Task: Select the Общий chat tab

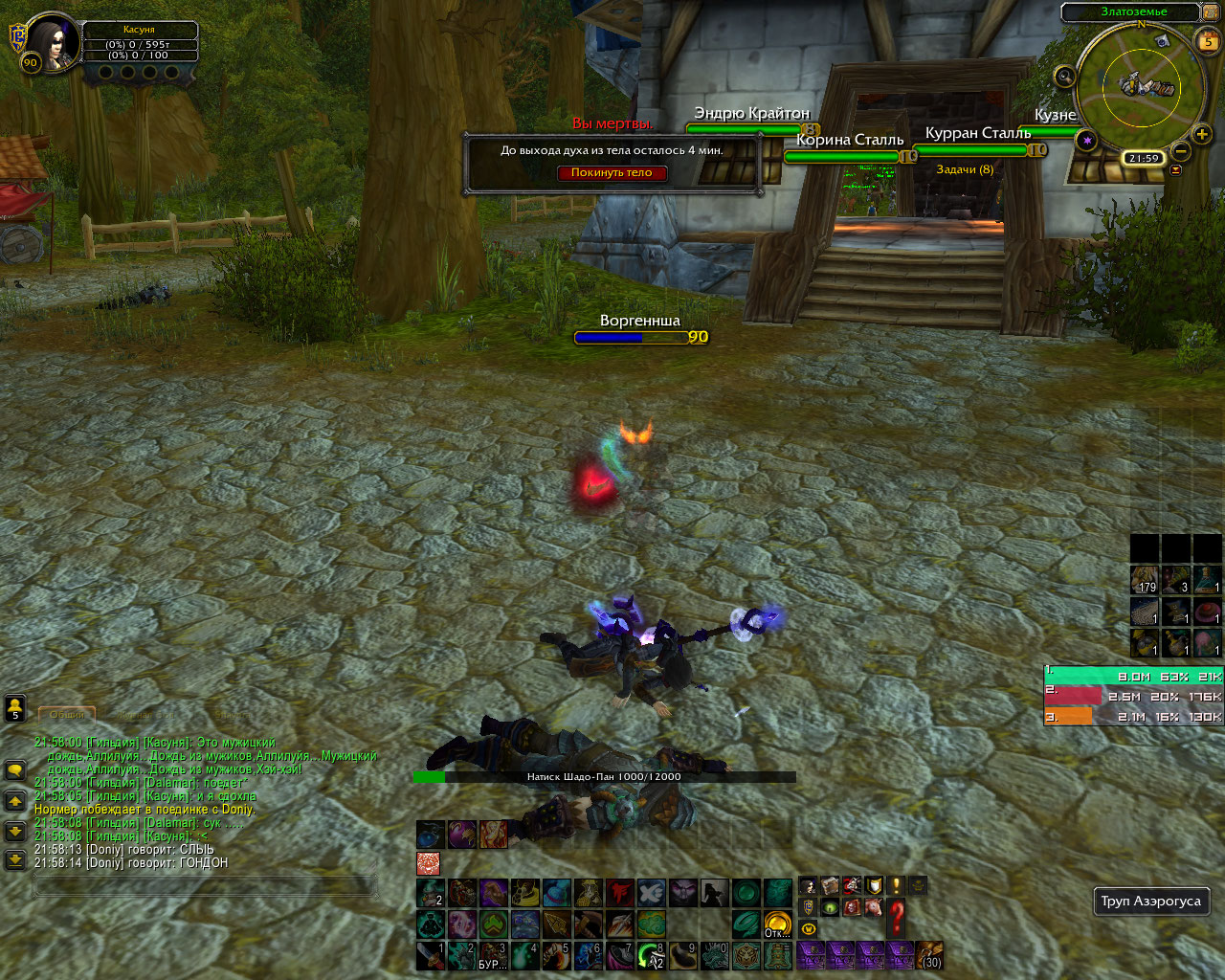Action: [x=67, y=715]
